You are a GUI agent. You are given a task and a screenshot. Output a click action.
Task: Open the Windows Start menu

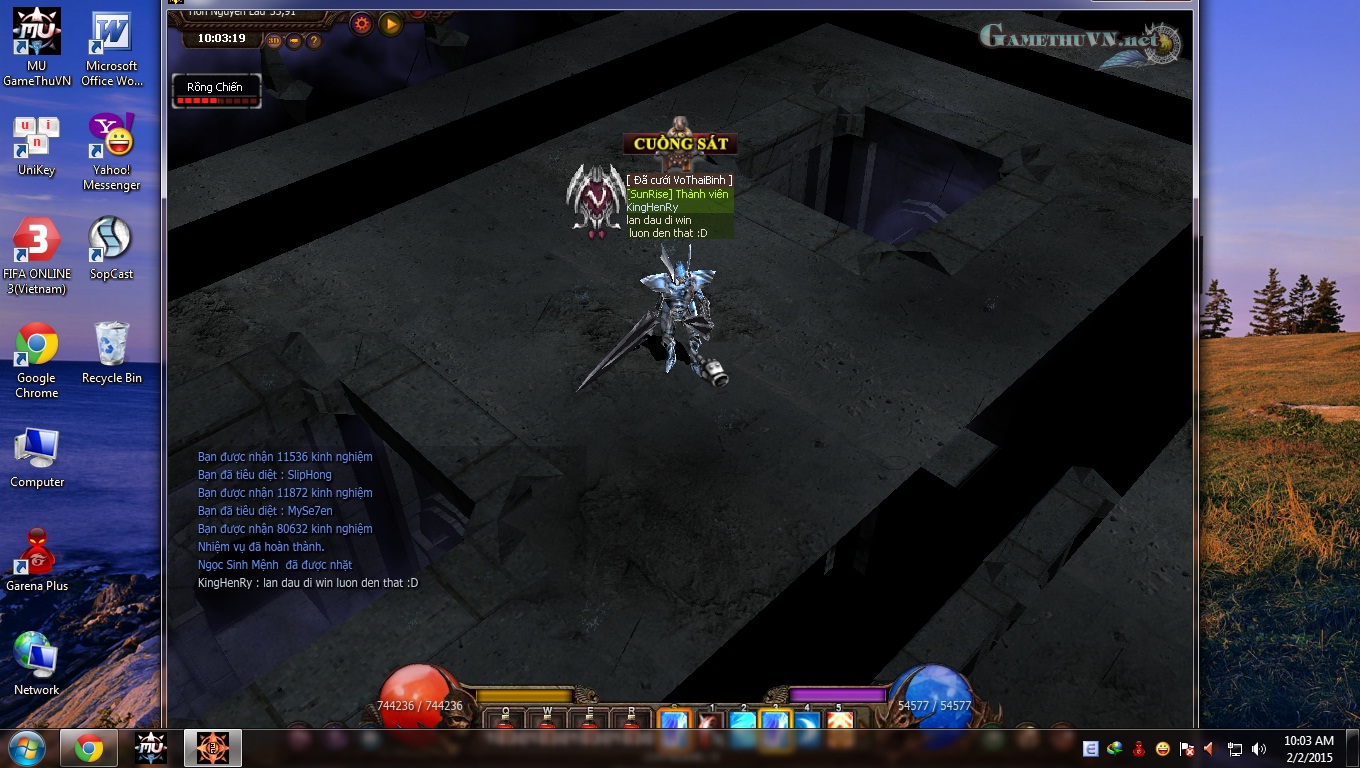pyautogui.click(x=26, y=748)
